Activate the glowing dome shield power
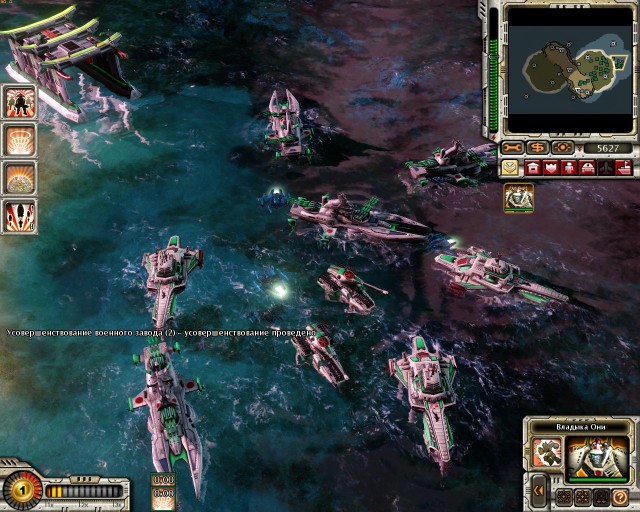The height and width of the screenshot is (512, 640). (20, 177)
